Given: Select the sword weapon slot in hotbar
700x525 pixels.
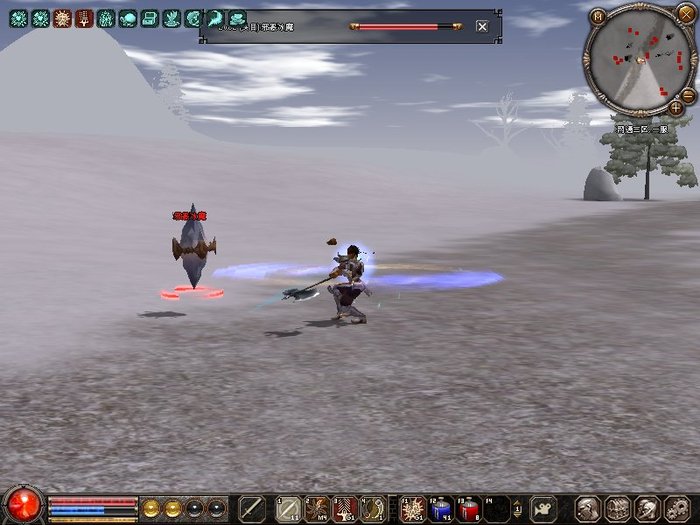Looking at the screenshot, I should (x=253, y=508).
